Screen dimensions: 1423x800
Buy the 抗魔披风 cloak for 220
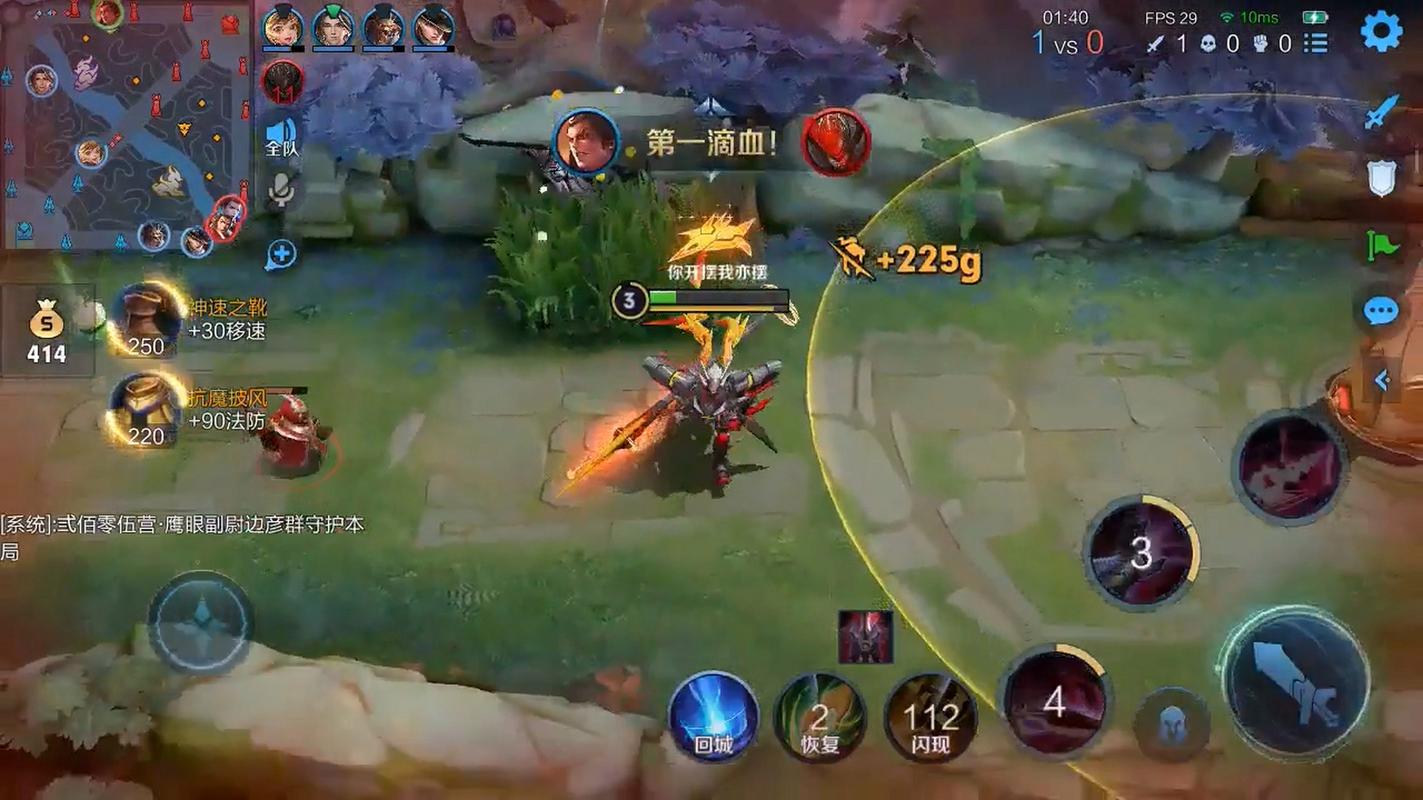pyautogui.click(x=147, y=410)
